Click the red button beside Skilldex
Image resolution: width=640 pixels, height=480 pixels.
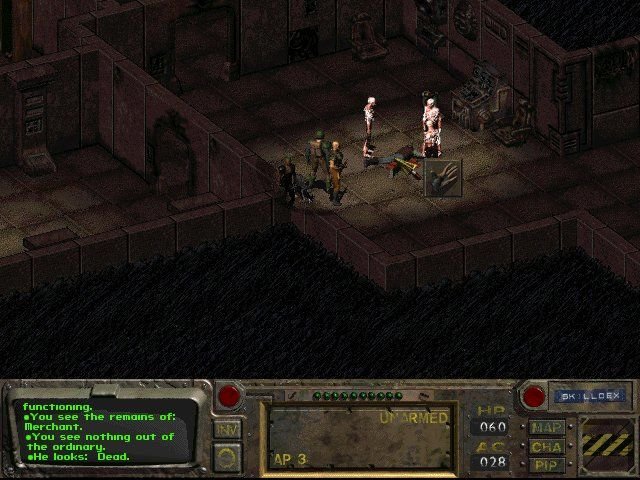(x=534, y=396)
